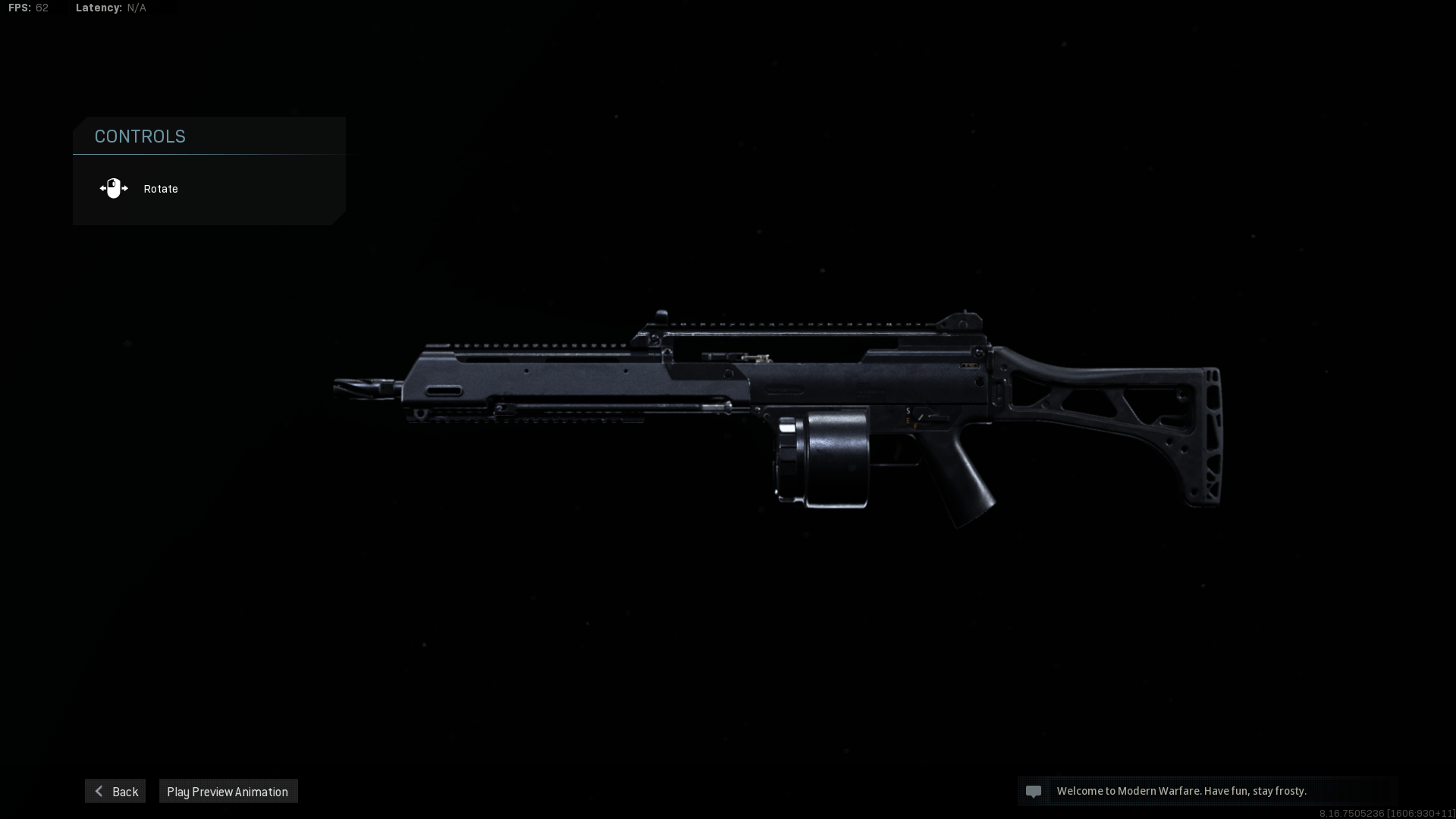Image resolution: width=1456 pixels, height=819 pixels.
Task: Play the weapon preview animation
Action: [227, 791]
